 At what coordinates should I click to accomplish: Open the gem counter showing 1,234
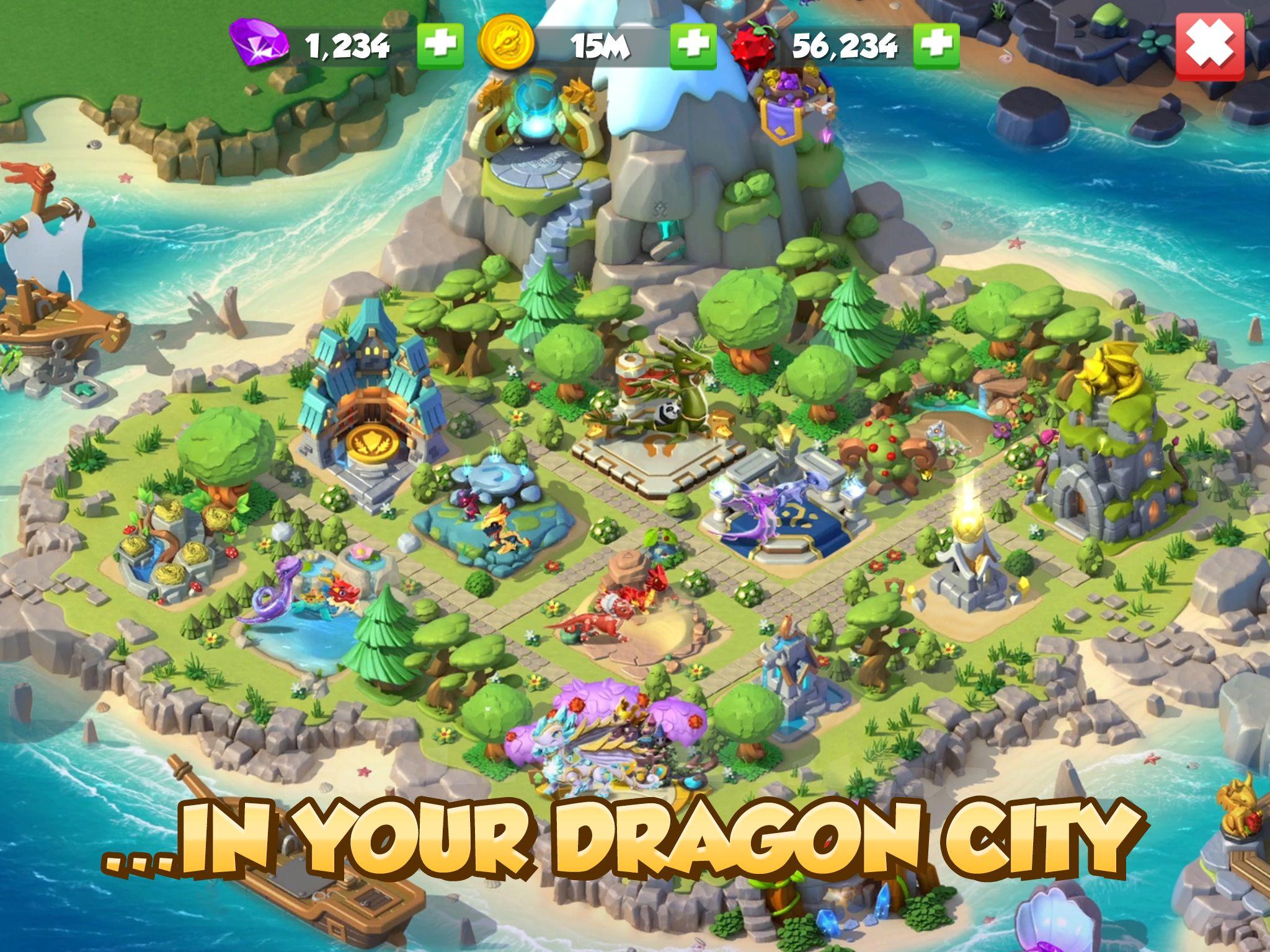tap(347, 43)
